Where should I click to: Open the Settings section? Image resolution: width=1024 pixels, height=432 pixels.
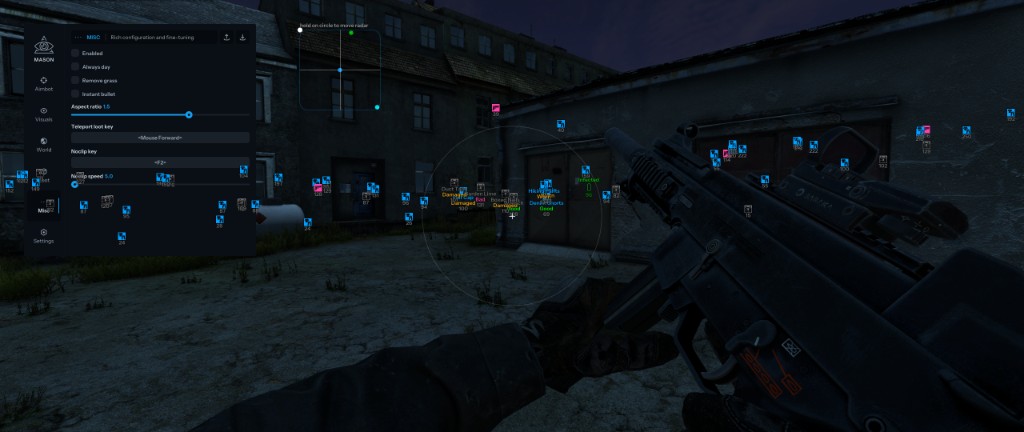44,236
